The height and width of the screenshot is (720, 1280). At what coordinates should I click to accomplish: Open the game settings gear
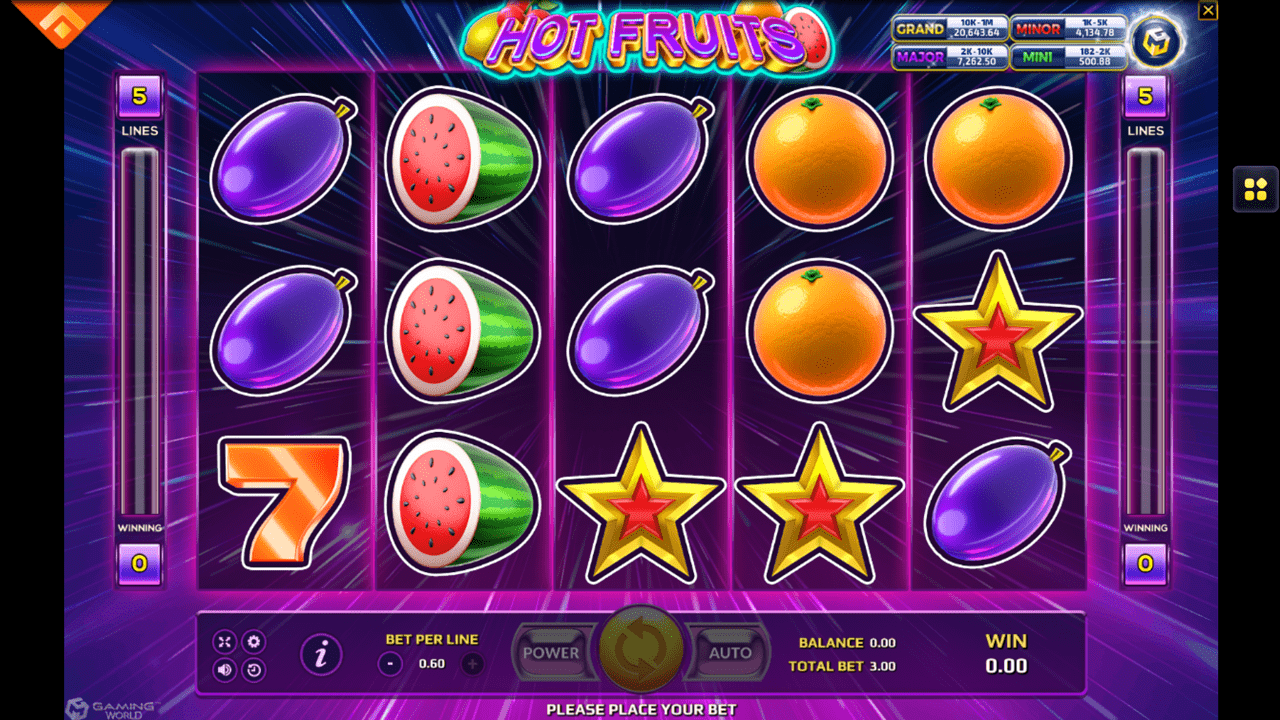click(x=253, y=640)
